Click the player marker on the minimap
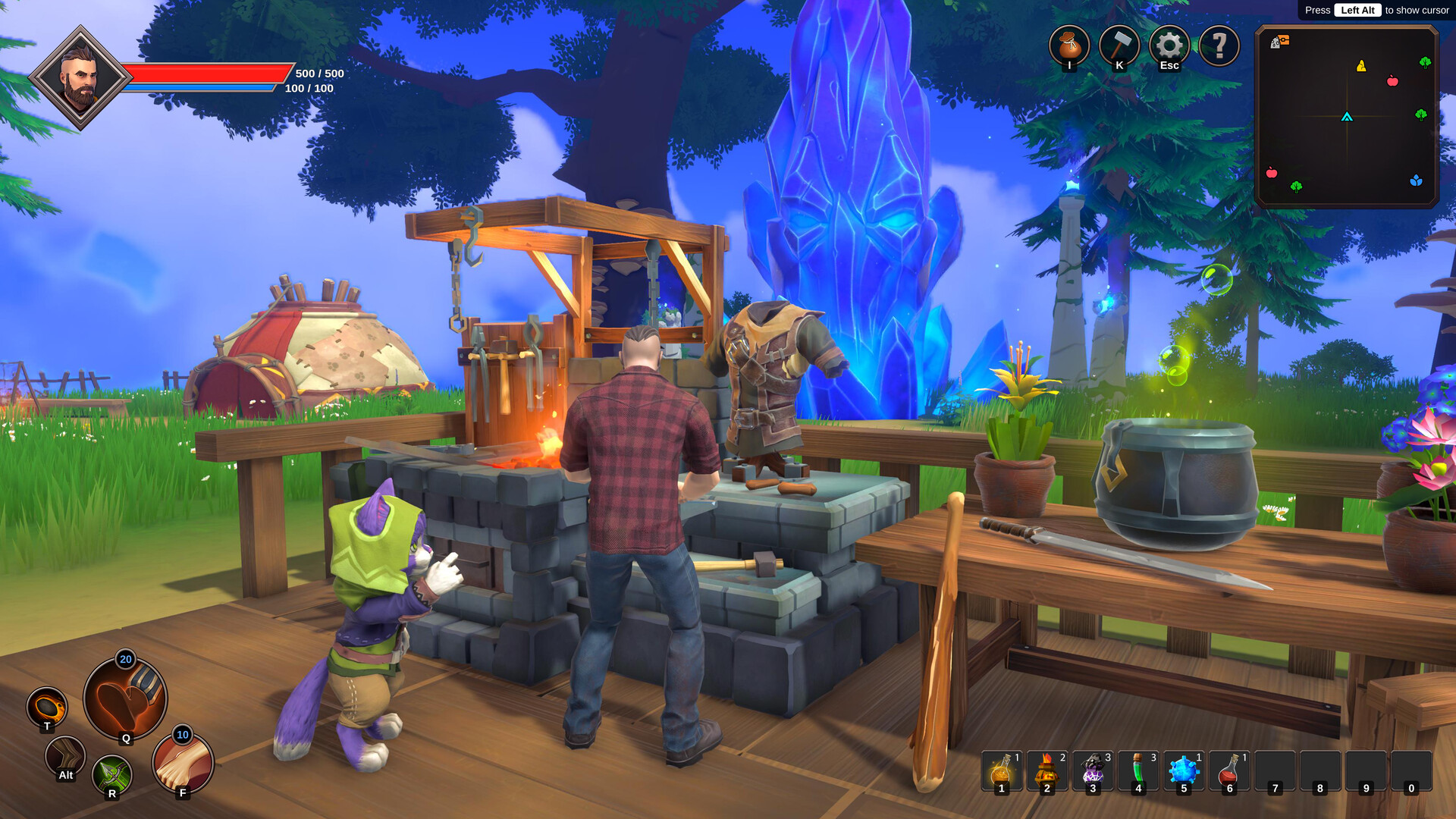Screen dimensions: 1456x819 [1347, 117]
